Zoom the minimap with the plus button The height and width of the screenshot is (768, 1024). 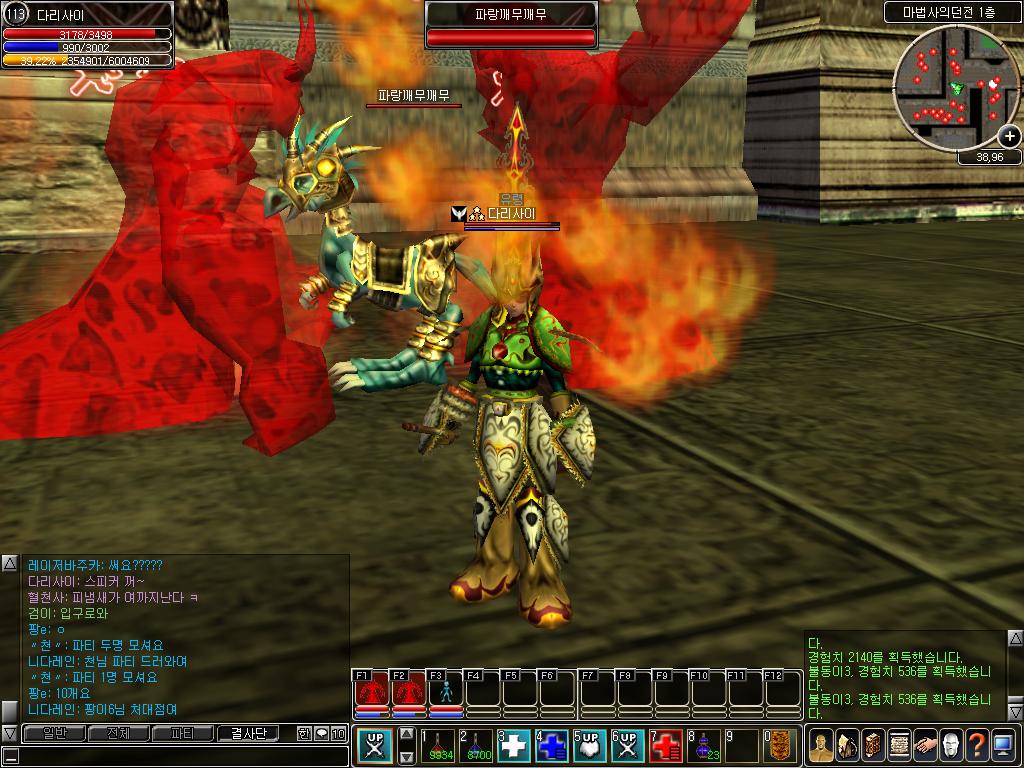1009,136
